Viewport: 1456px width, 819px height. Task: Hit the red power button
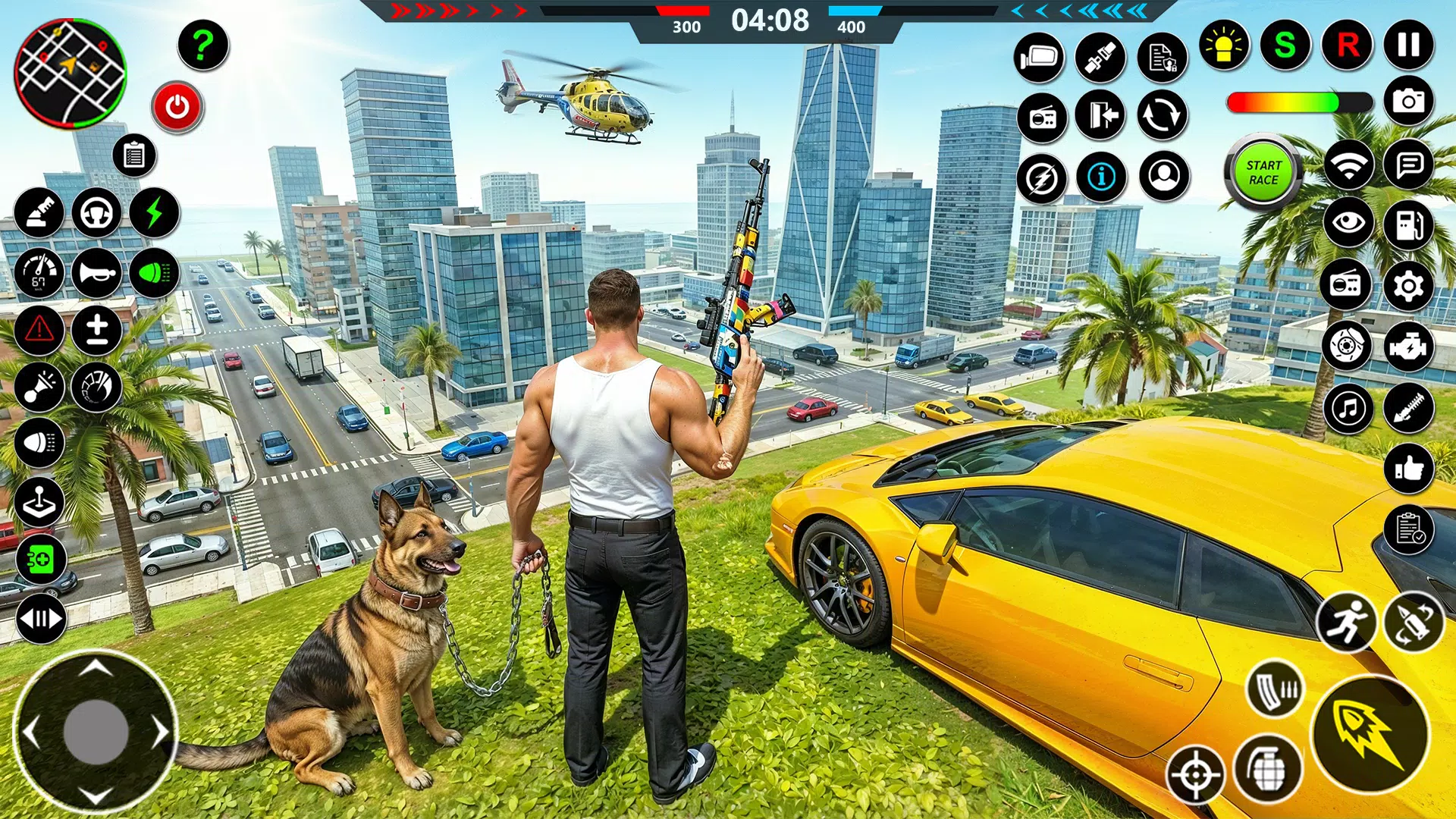pyautogui.click(x=177, y=108)
